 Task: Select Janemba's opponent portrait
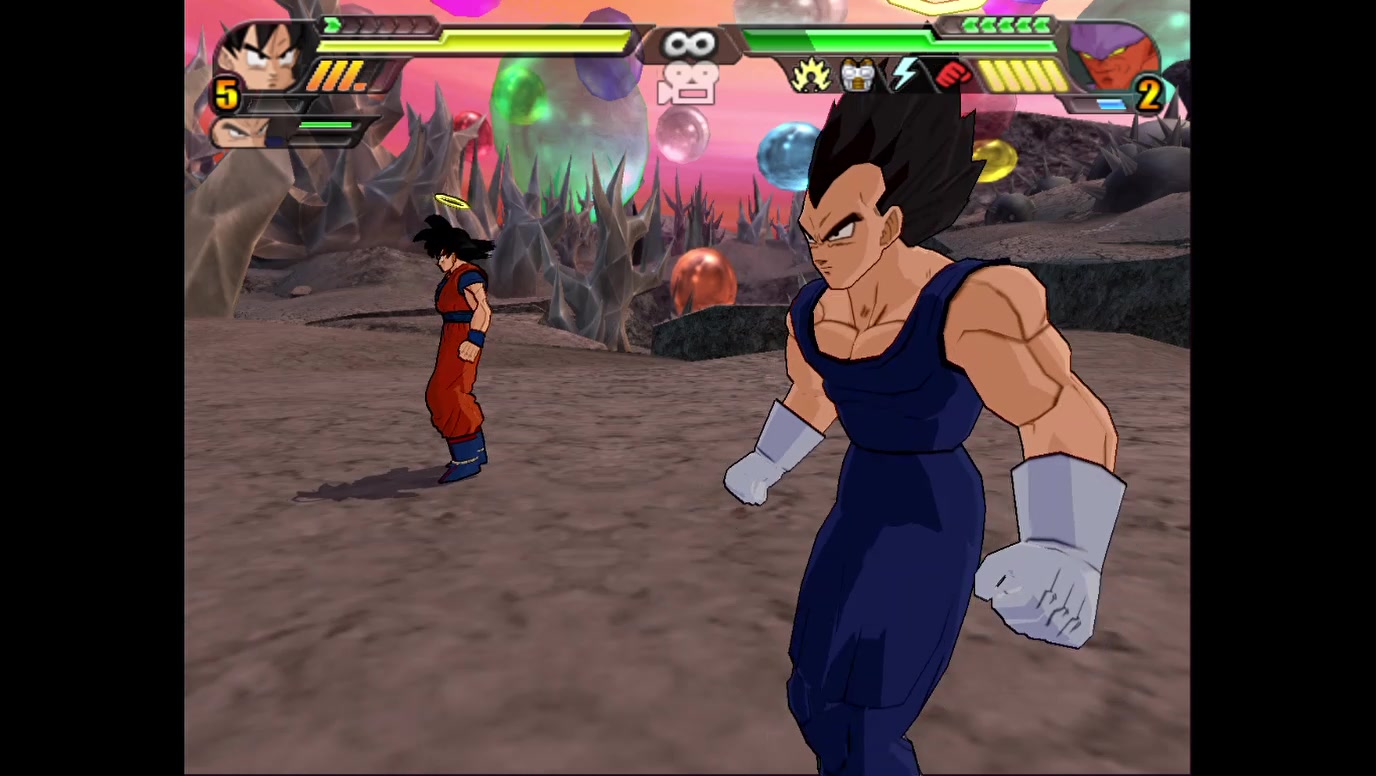click(1110, 58)
